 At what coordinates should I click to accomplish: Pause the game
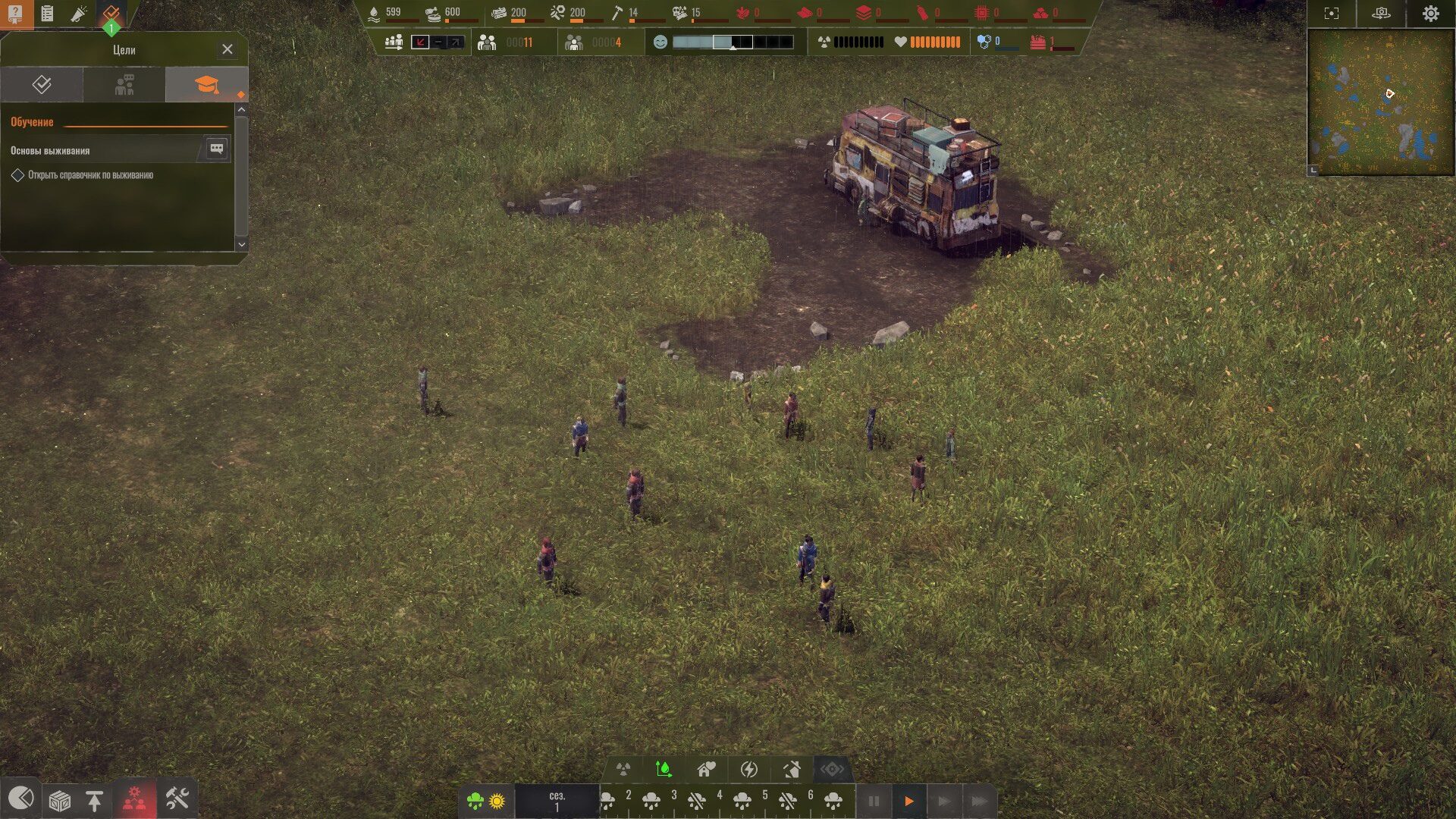(874, 801)
